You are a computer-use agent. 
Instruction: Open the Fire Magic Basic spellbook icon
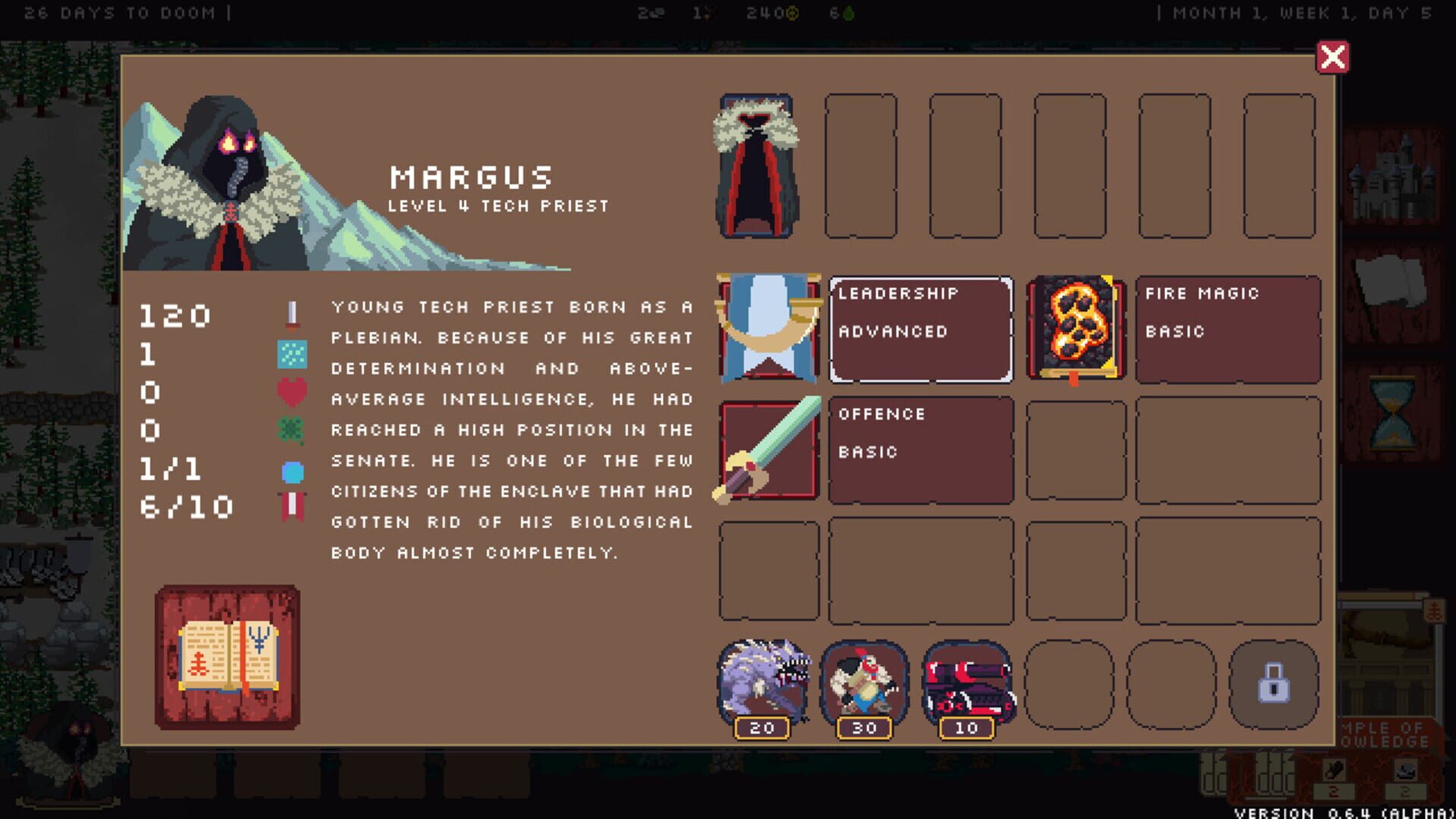coord(1075,329)
